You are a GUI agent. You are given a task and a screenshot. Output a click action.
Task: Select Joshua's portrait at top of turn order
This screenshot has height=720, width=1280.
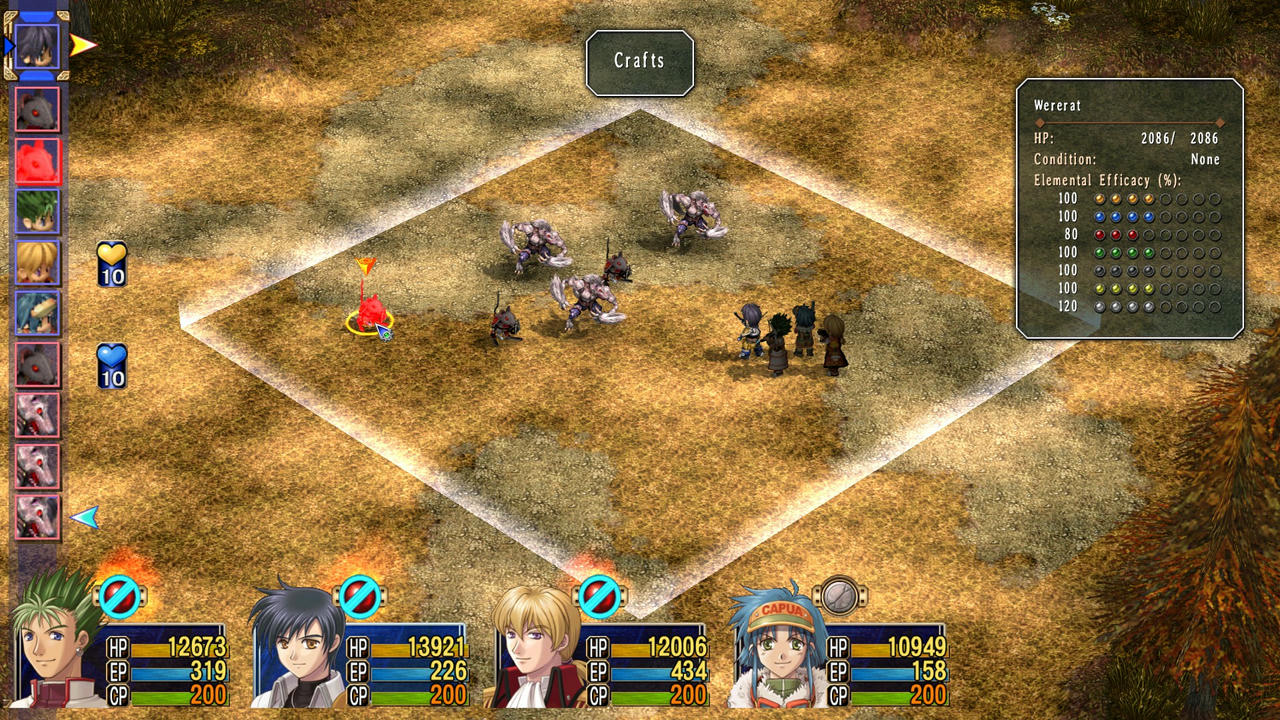click(x=38, y=45)
